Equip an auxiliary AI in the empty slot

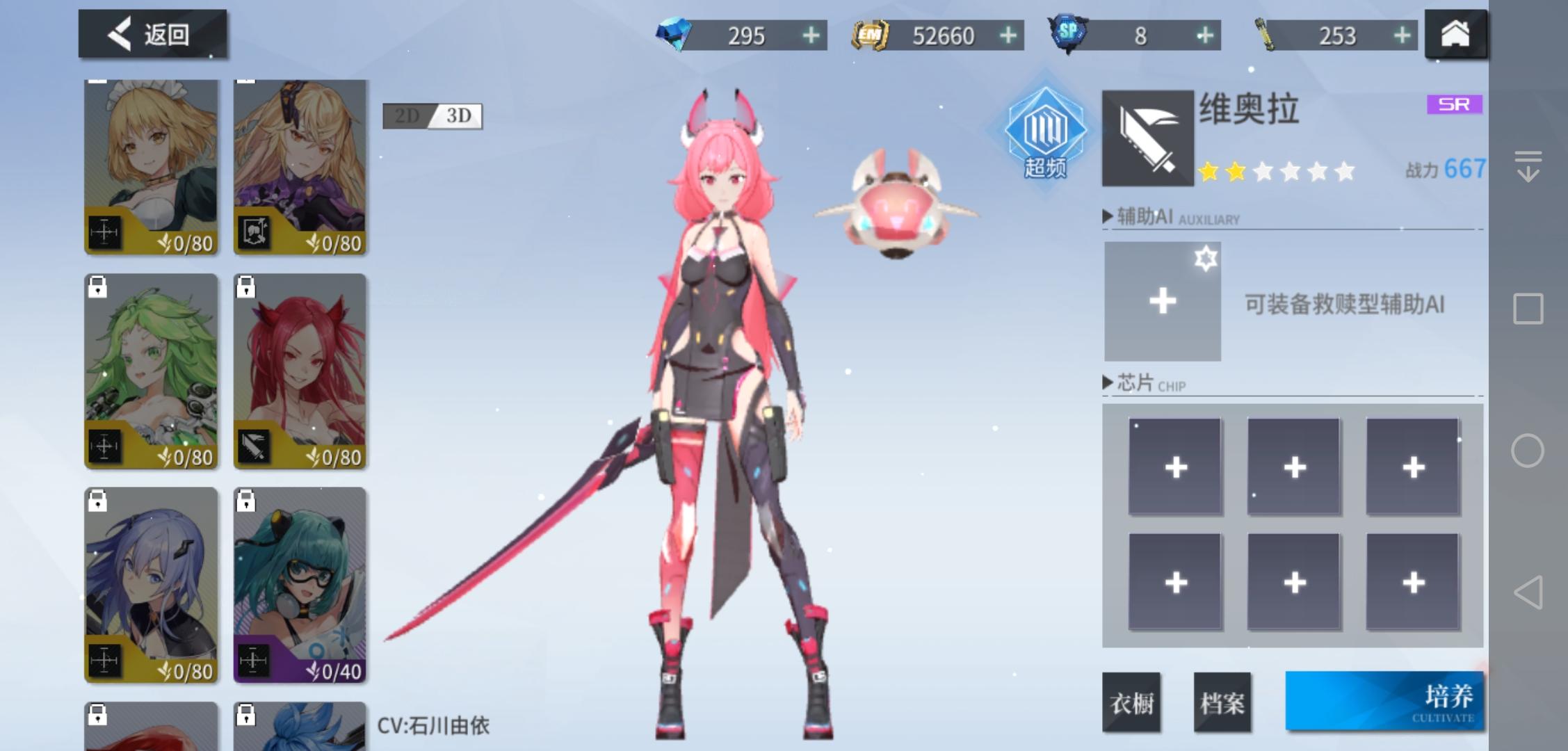[1162, 301]
